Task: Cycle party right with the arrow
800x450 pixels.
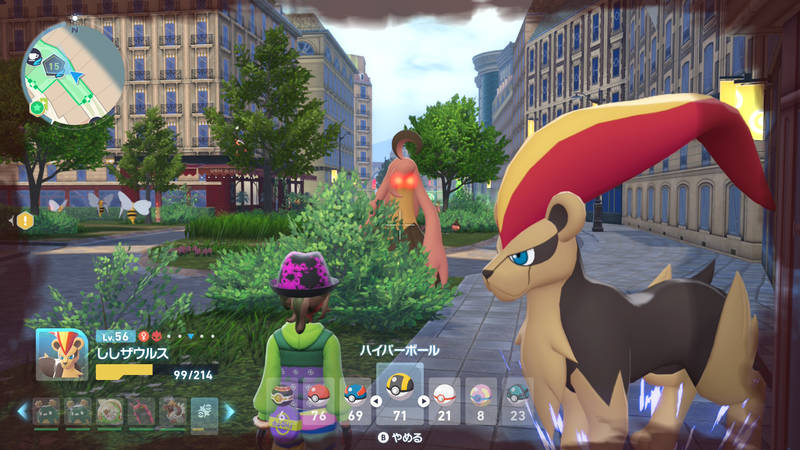Action: [x=230, y=411]
